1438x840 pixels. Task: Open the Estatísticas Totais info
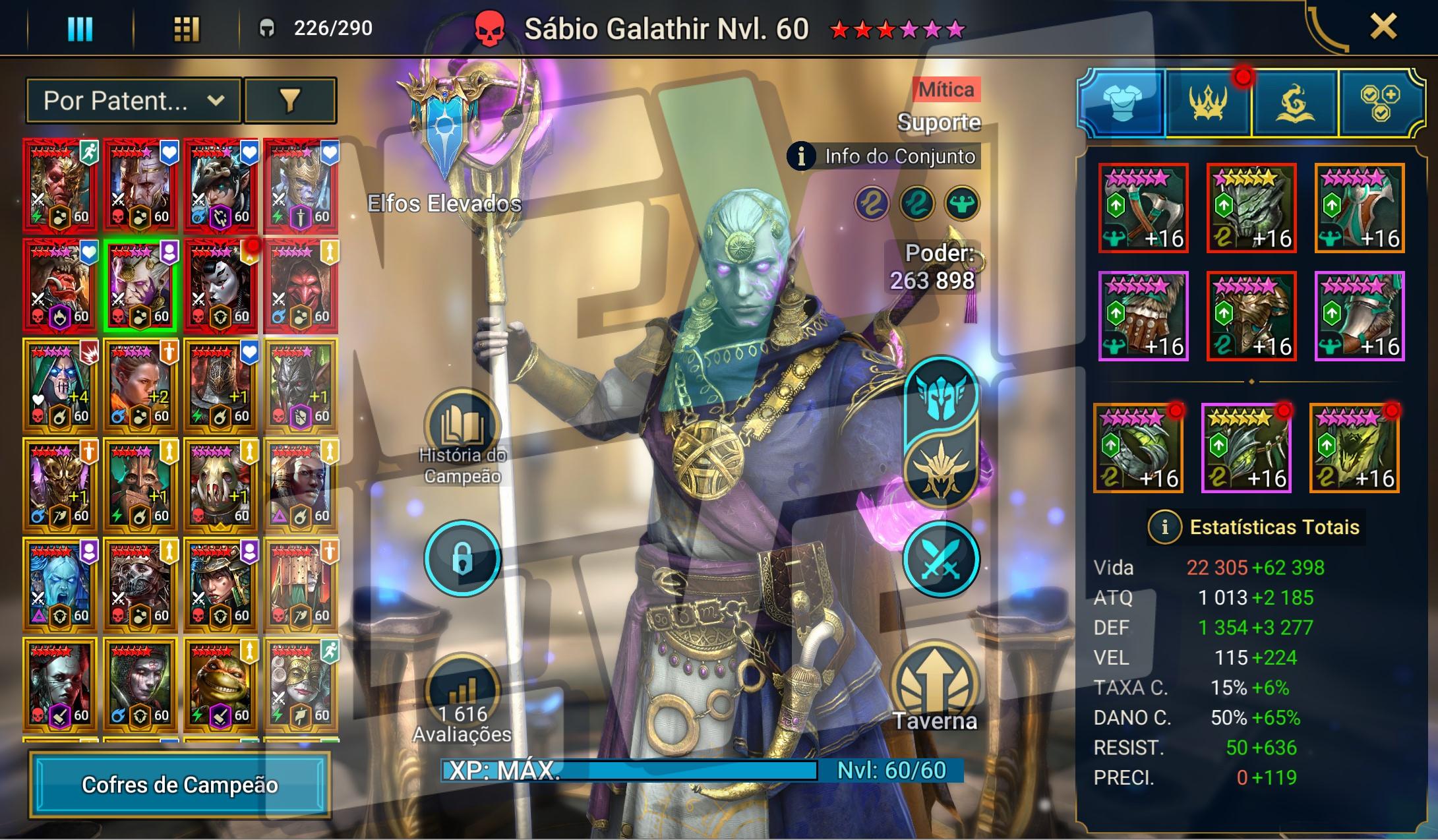pyautogui.click(x=1164, y=527)
